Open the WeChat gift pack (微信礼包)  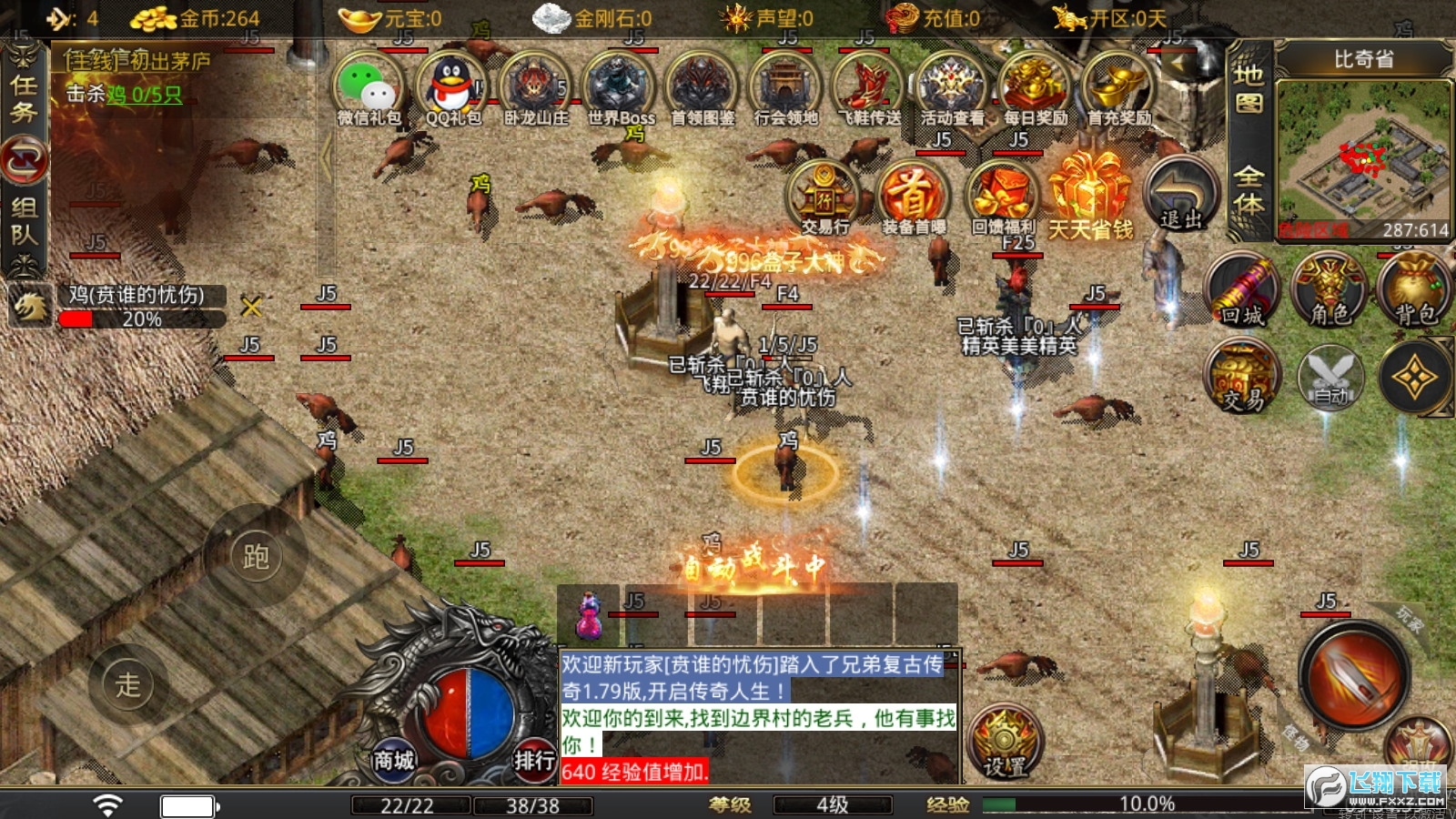369,87
